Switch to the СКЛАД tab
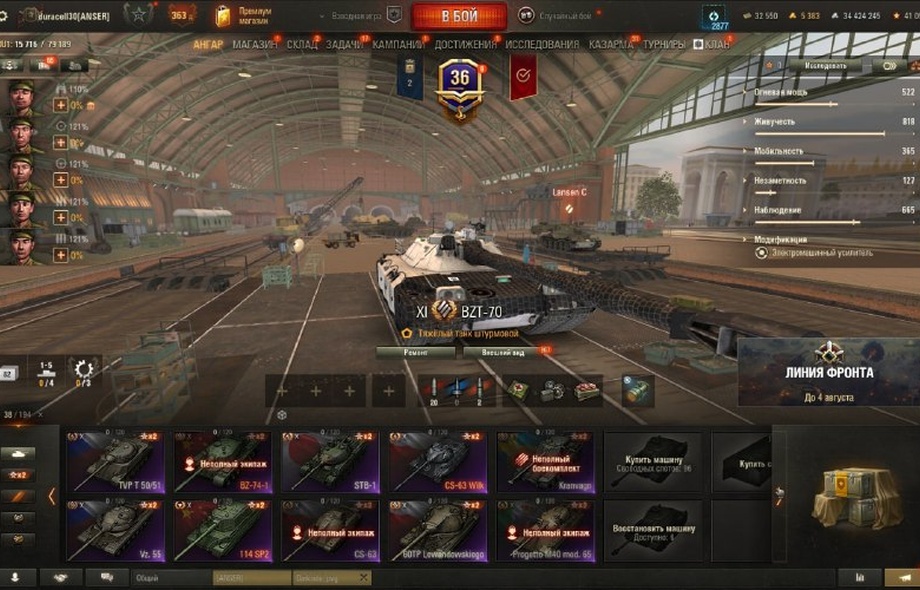 pos(302,44)
